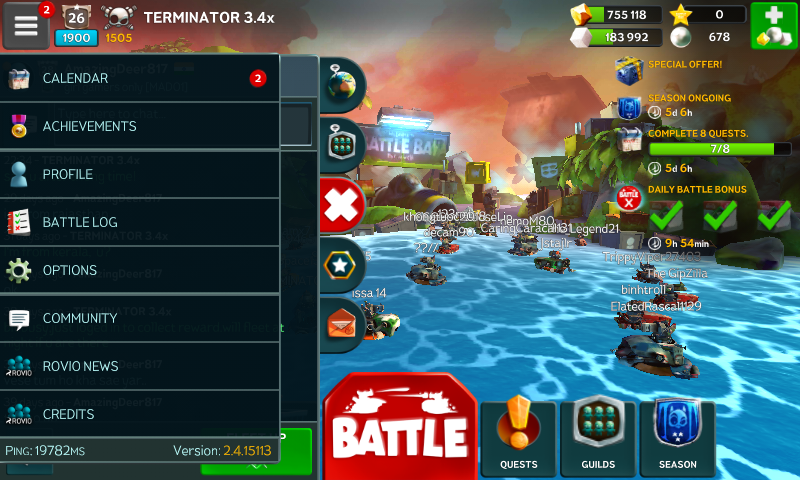The height and width of the screenshot is (480, 800).
Task: Select the hexagon star side tab
Action: (x=343, y=266)
